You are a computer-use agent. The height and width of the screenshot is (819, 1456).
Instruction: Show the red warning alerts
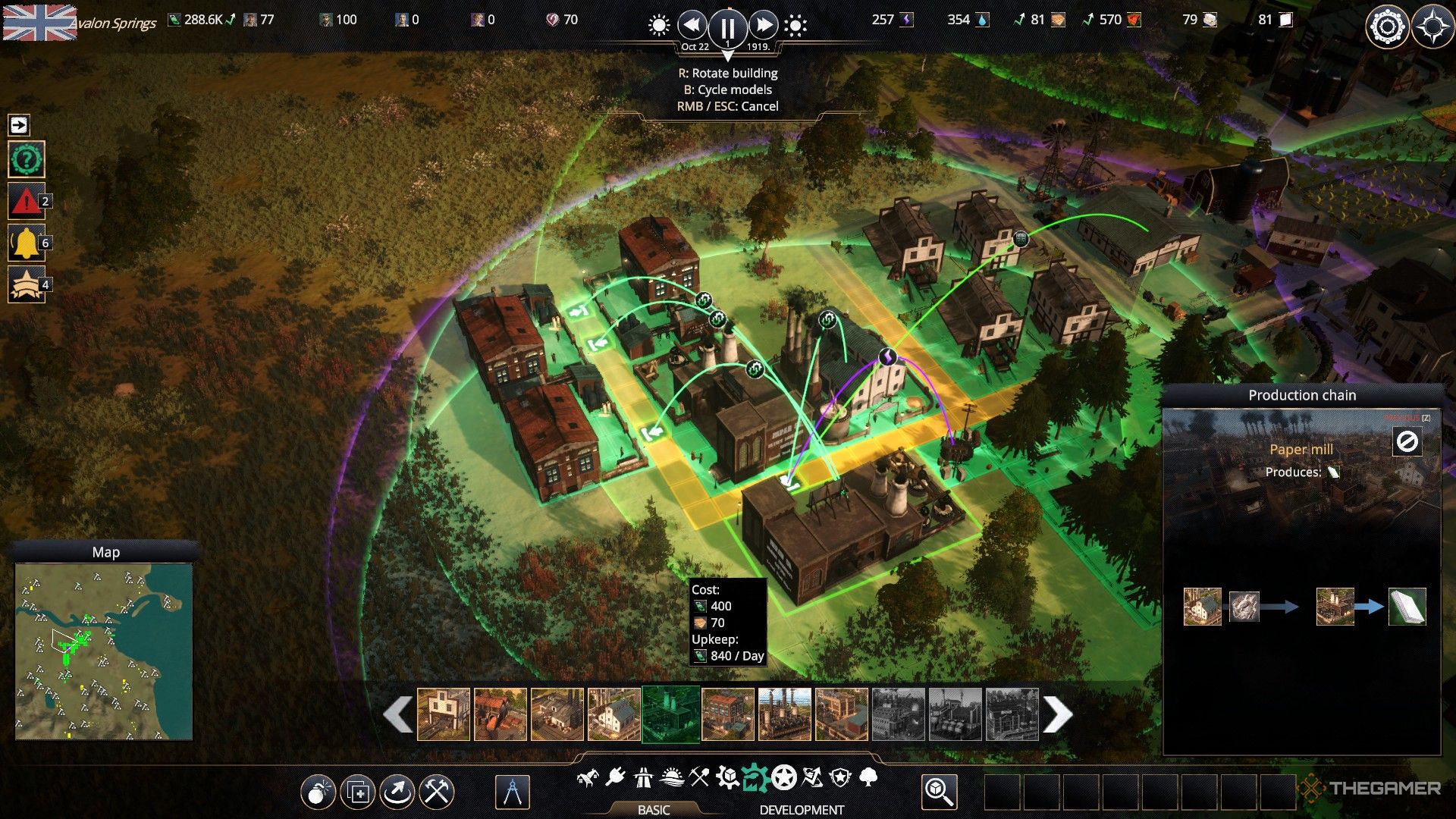(x=27, y=202)
